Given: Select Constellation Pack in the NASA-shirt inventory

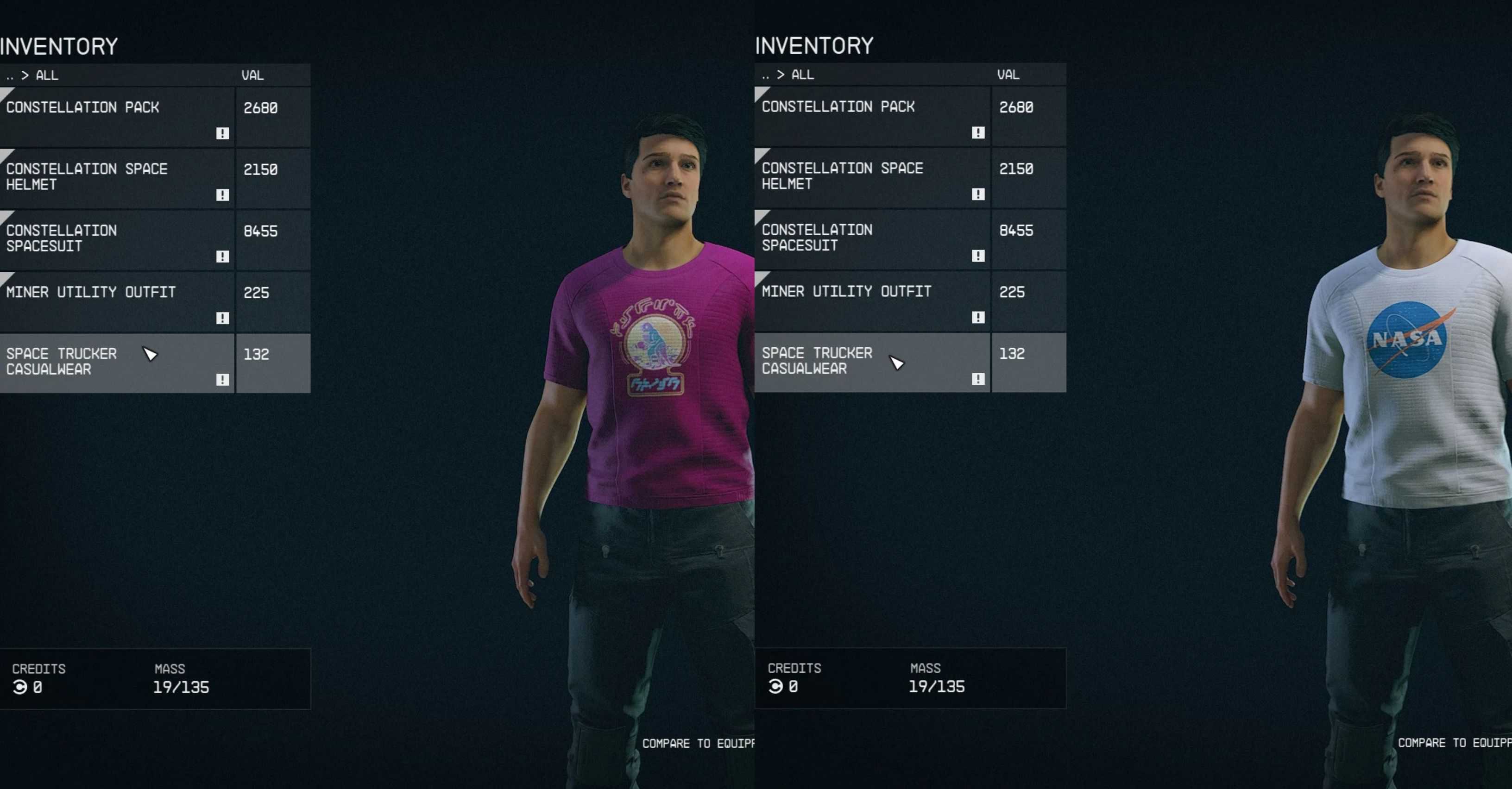Looking at the screenshot, I should (x=873, y=116).
